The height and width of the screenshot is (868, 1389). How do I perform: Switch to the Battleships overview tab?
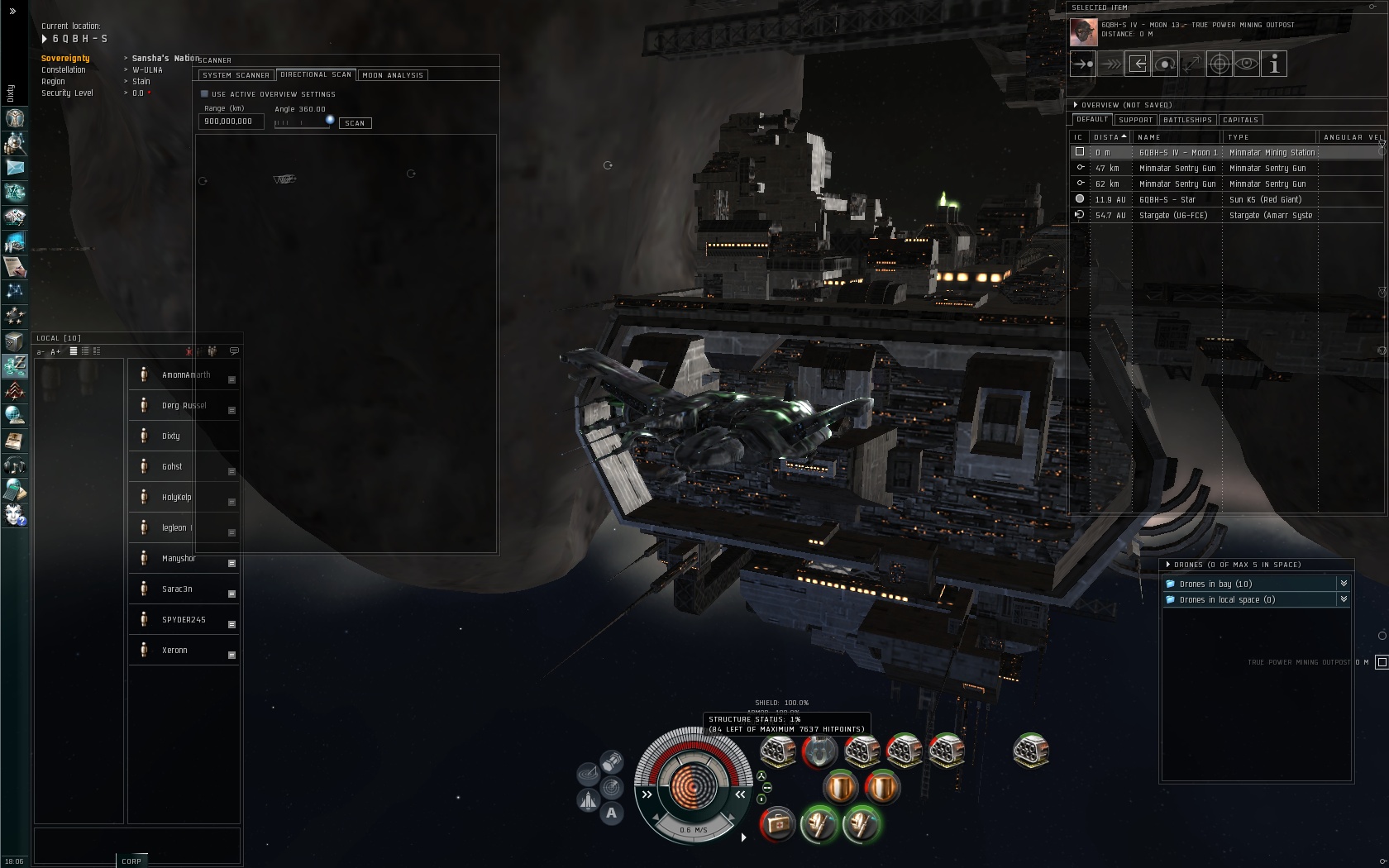coord(1187,120)
